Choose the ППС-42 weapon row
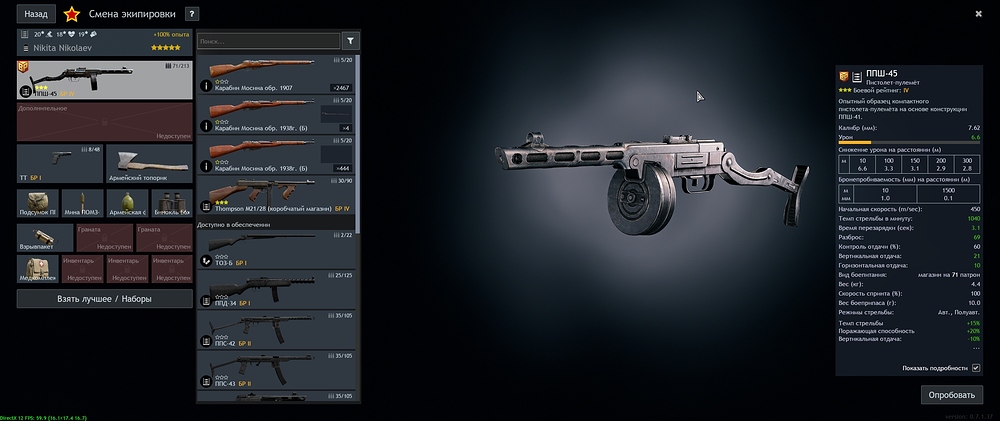This screenshot has height=421, width=1000. pos(276,330)
